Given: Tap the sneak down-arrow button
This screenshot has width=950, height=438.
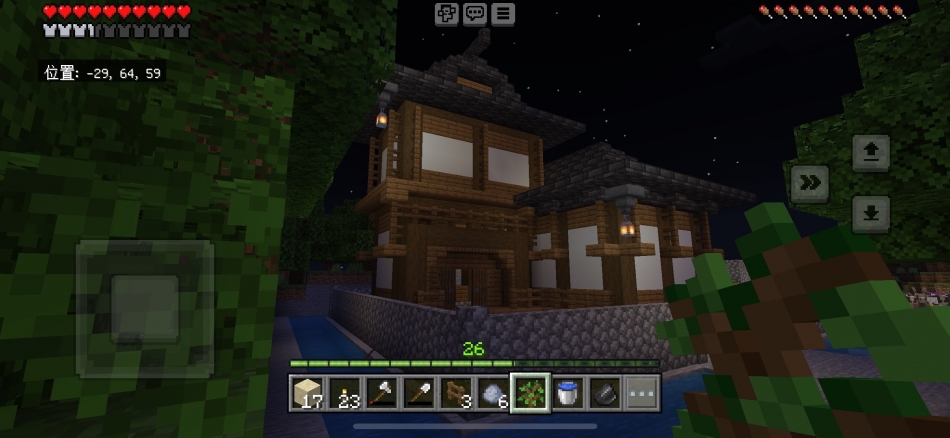Looking at the screenshot, I should pos(871,214).
